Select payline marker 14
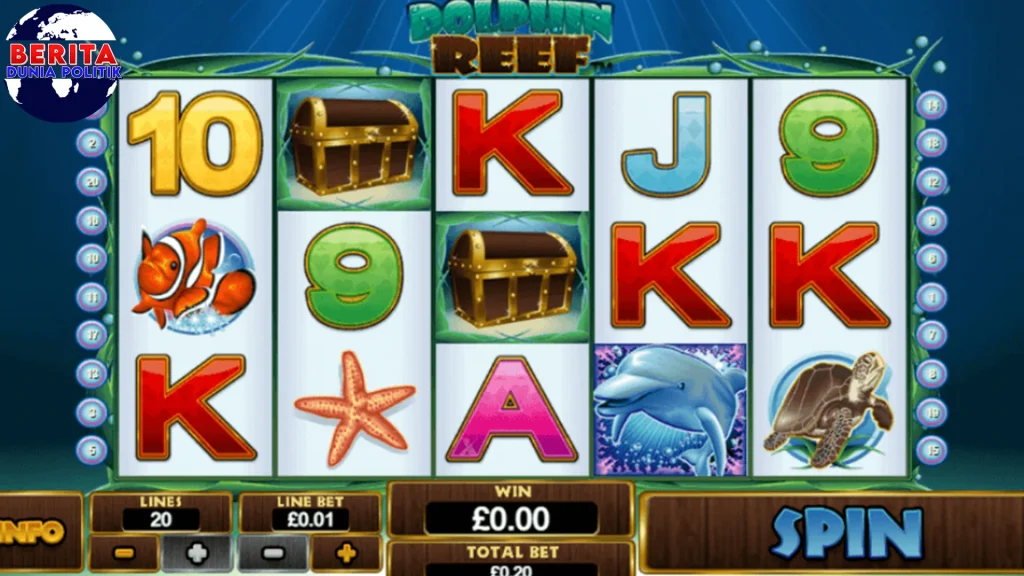The height and width of the screenshot is (576, 1024). 932,104
